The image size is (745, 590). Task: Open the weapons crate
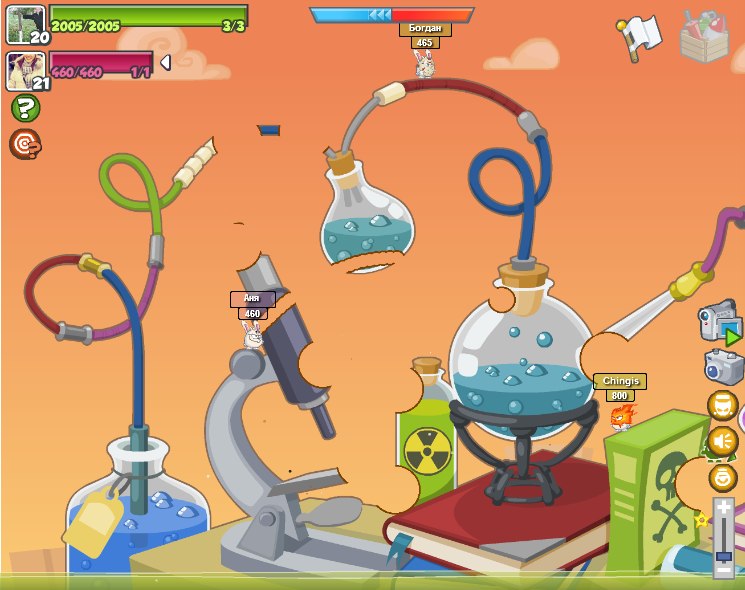[704, 37]
